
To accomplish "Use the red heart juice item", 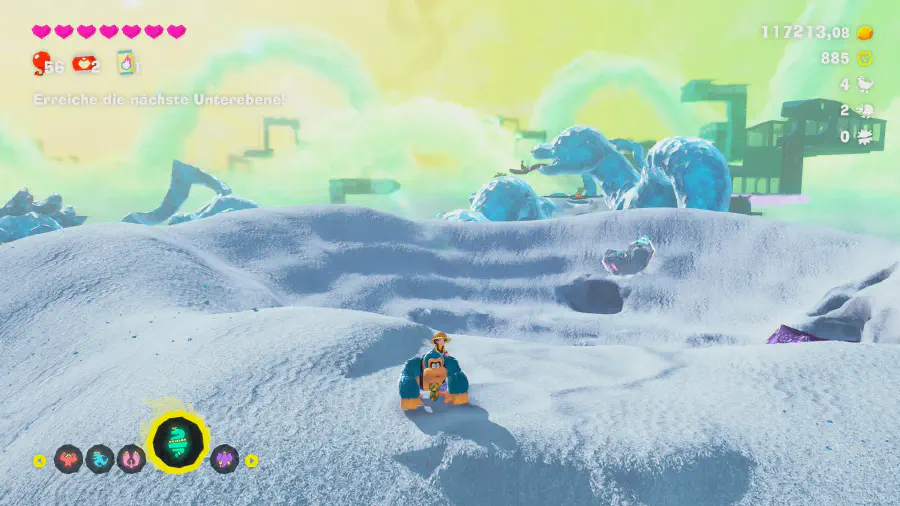I will [x=83, y=64].
